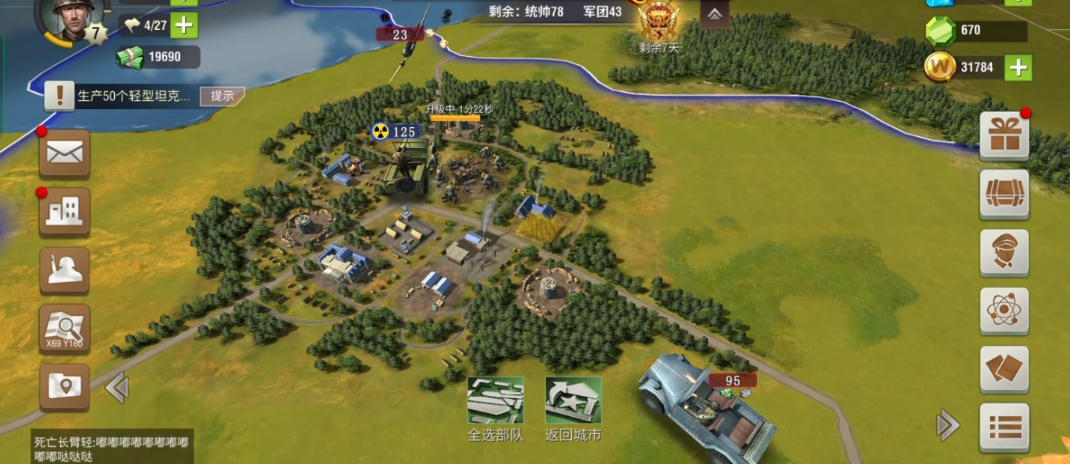
Task: Open the gift box rewards
Action: click(x=1004, y=136)
